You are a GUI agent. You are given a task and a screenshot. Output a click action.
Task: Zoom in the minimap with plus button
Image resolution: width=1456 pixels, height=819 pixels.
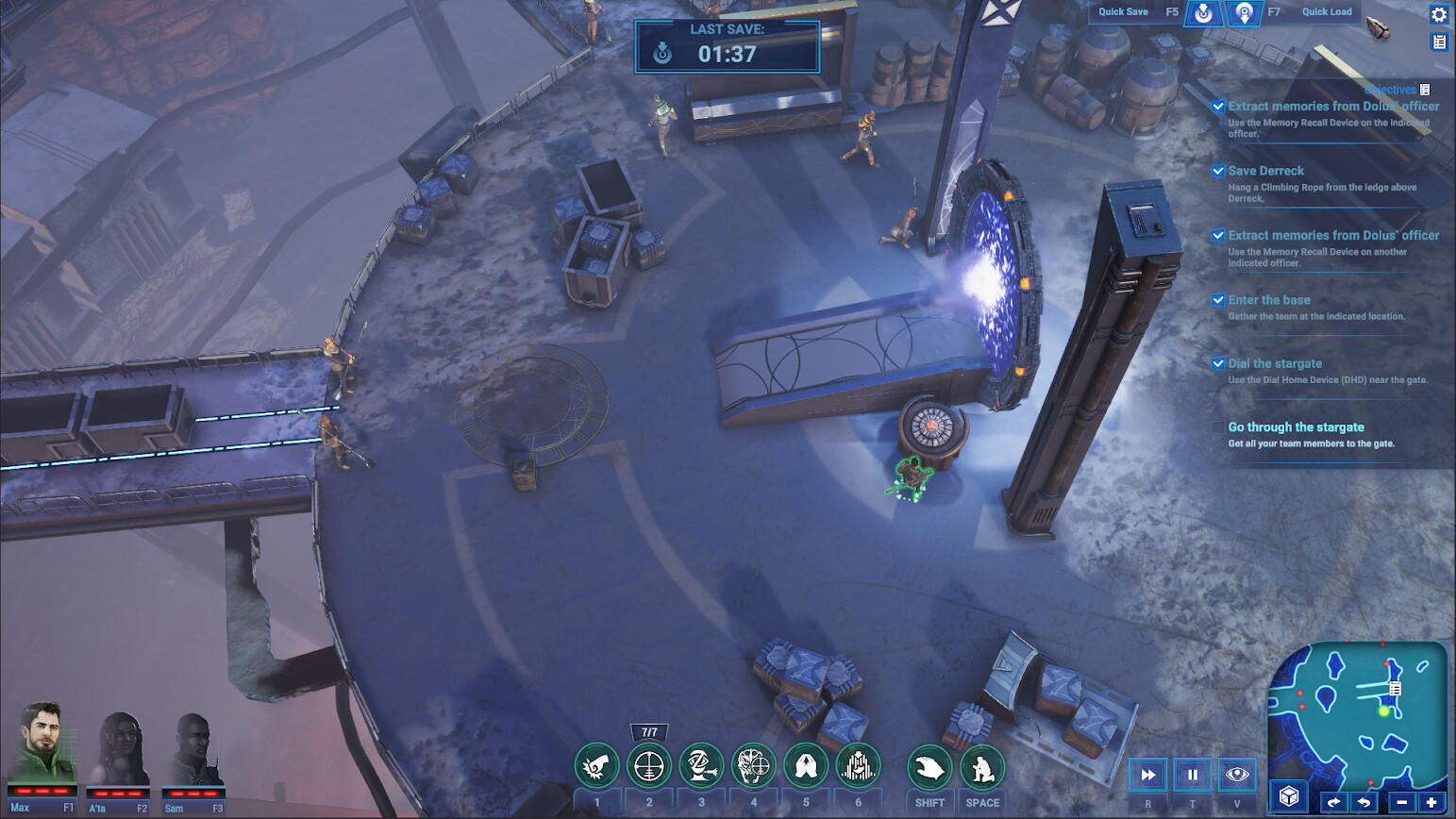1431,802
